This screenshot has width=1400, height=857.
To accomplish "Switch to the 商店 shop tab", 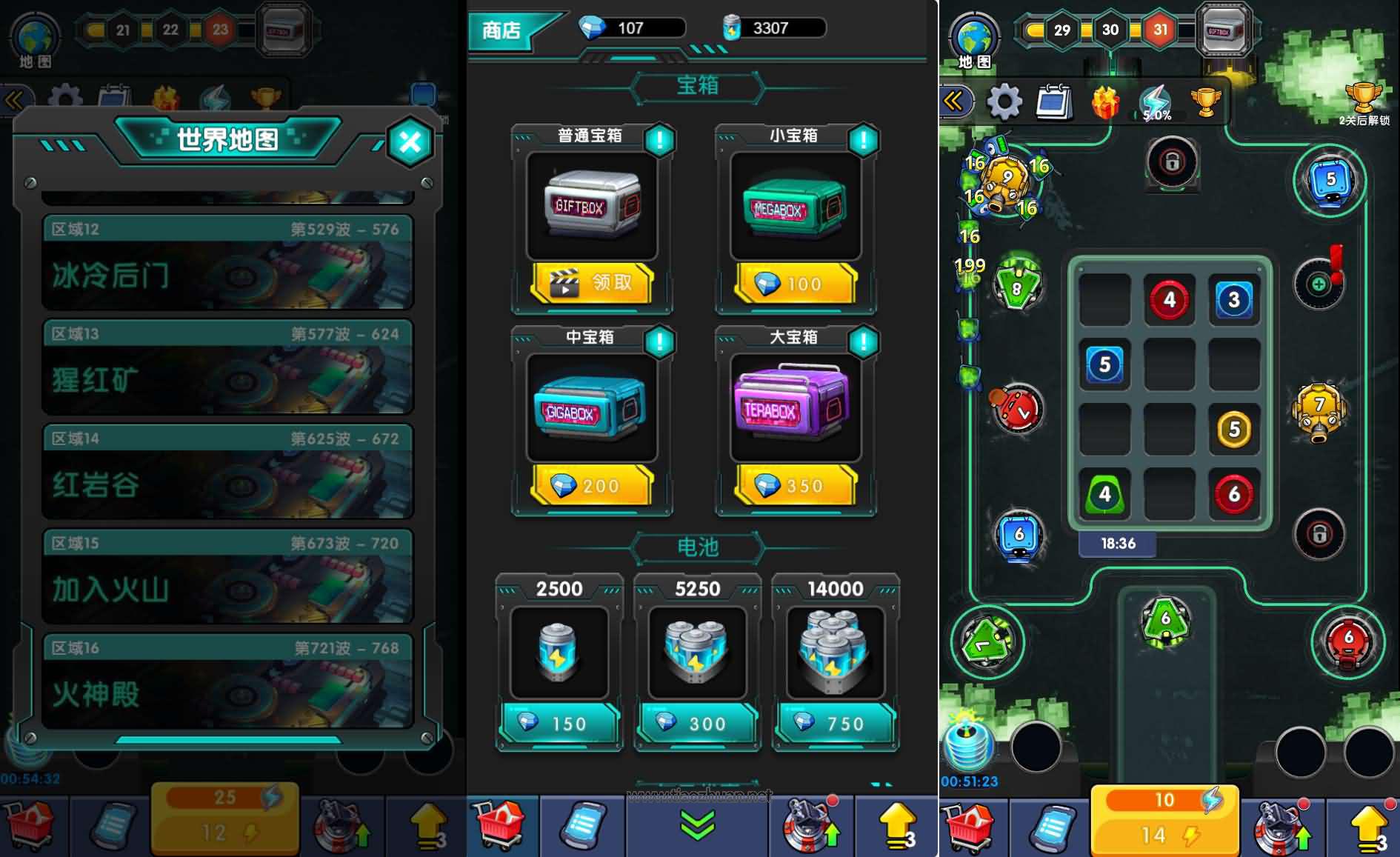I will click(501, 30).
